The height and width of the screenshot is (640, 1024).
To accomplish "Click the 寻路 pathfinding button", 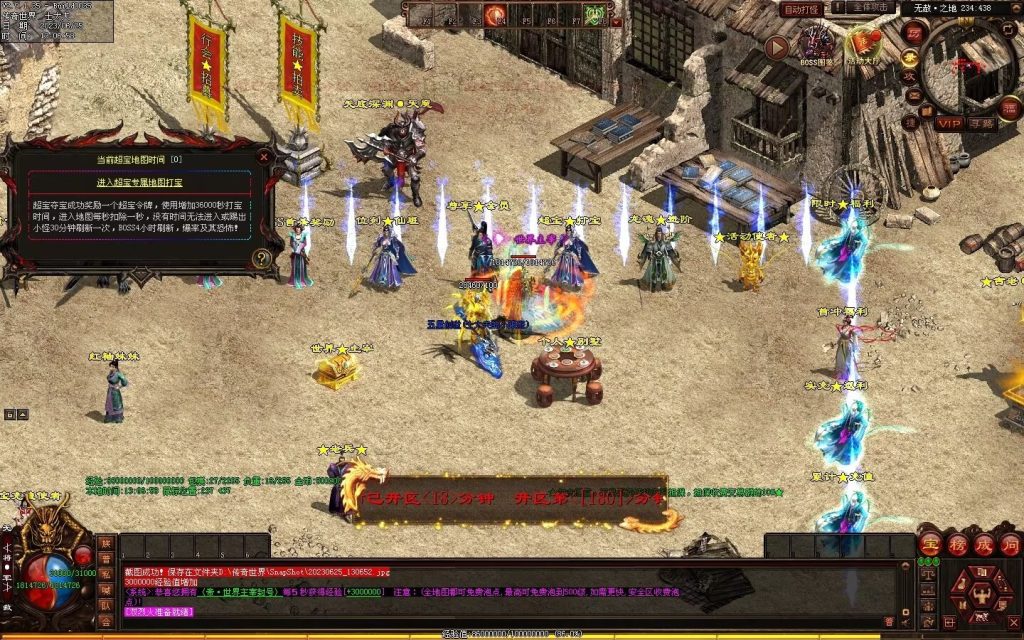I will (981, 123).
